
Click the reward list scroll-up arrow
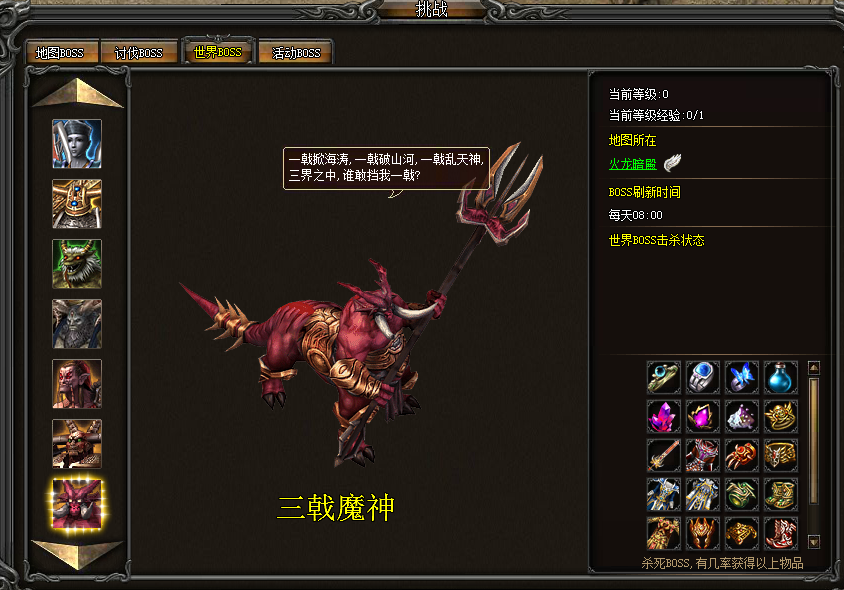tap(813, 367)
